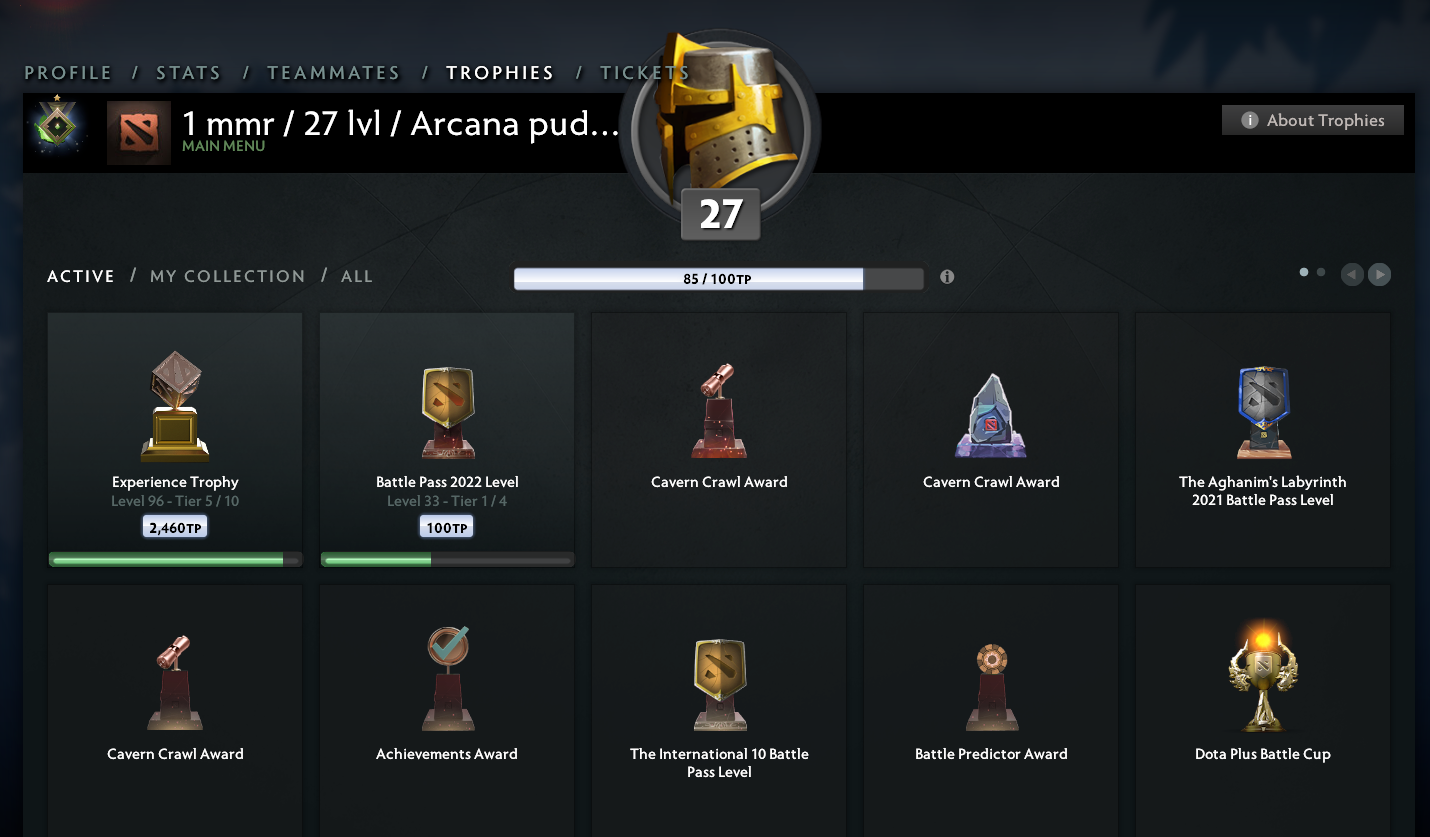Select the rank medal emblem

(57, 128)
